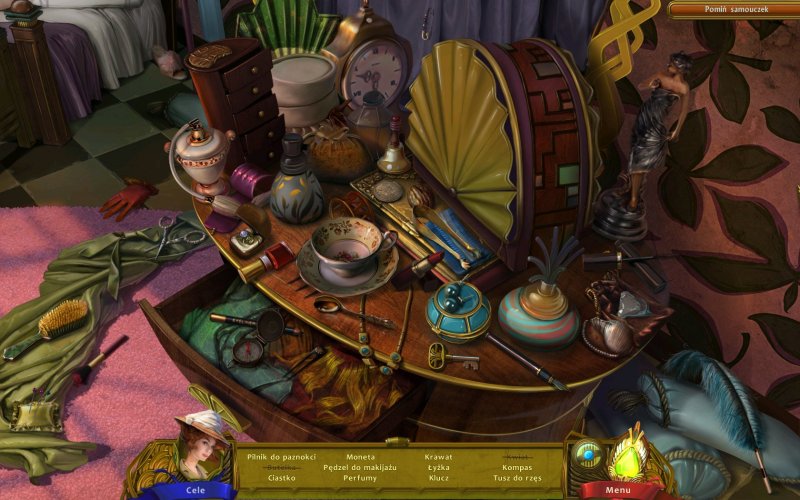Pick Ciastko from the item list
Viewport: 800px width, 500px height.
[x=281, y=478]
